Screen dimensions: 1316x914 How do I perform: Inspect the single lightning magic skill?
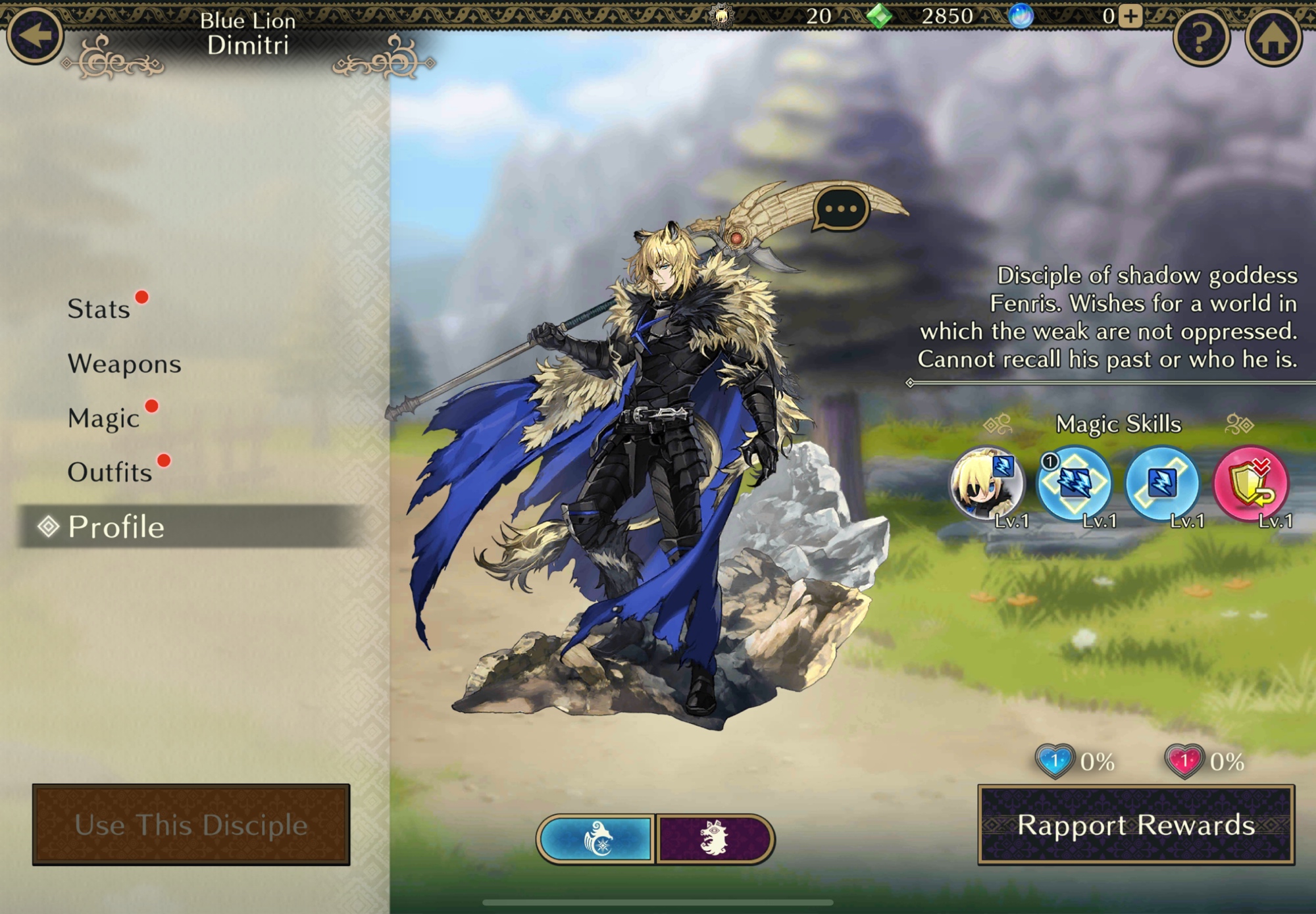[x=1162, y=484]
